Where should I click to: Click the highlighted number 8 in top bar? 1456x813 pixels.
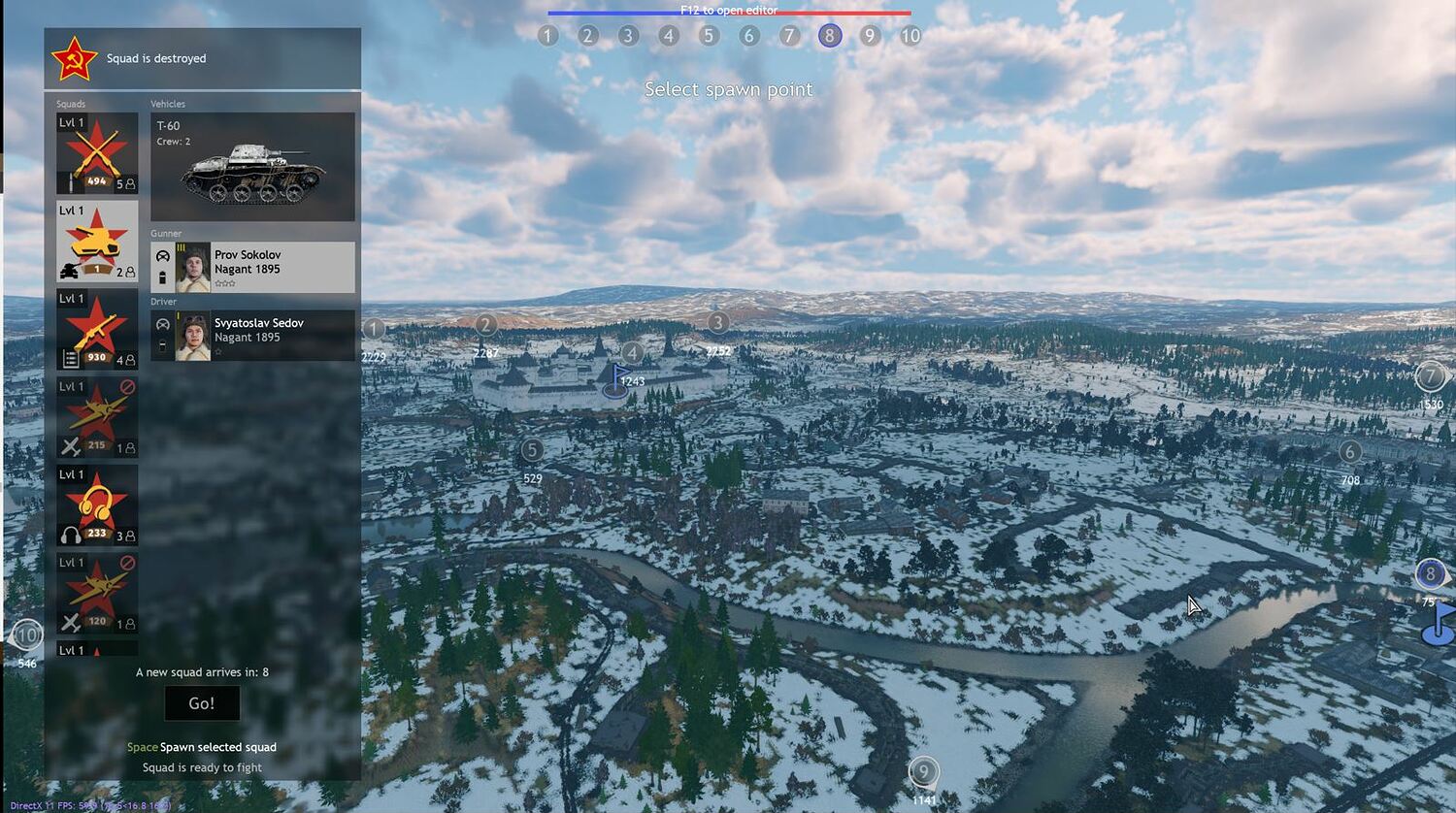pos(830,35)
